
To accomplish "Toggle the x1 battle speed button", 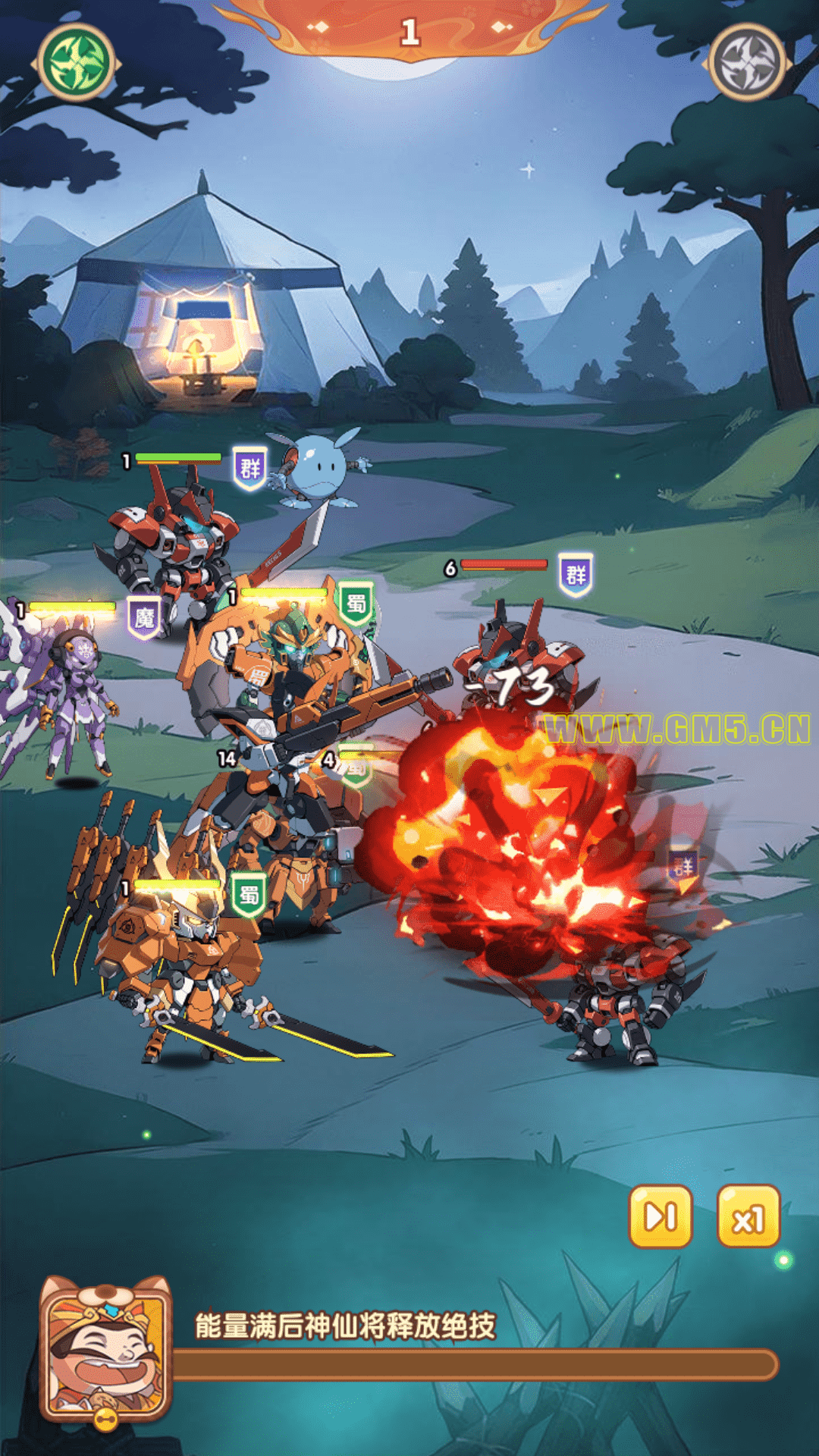I will [748, 1217].
